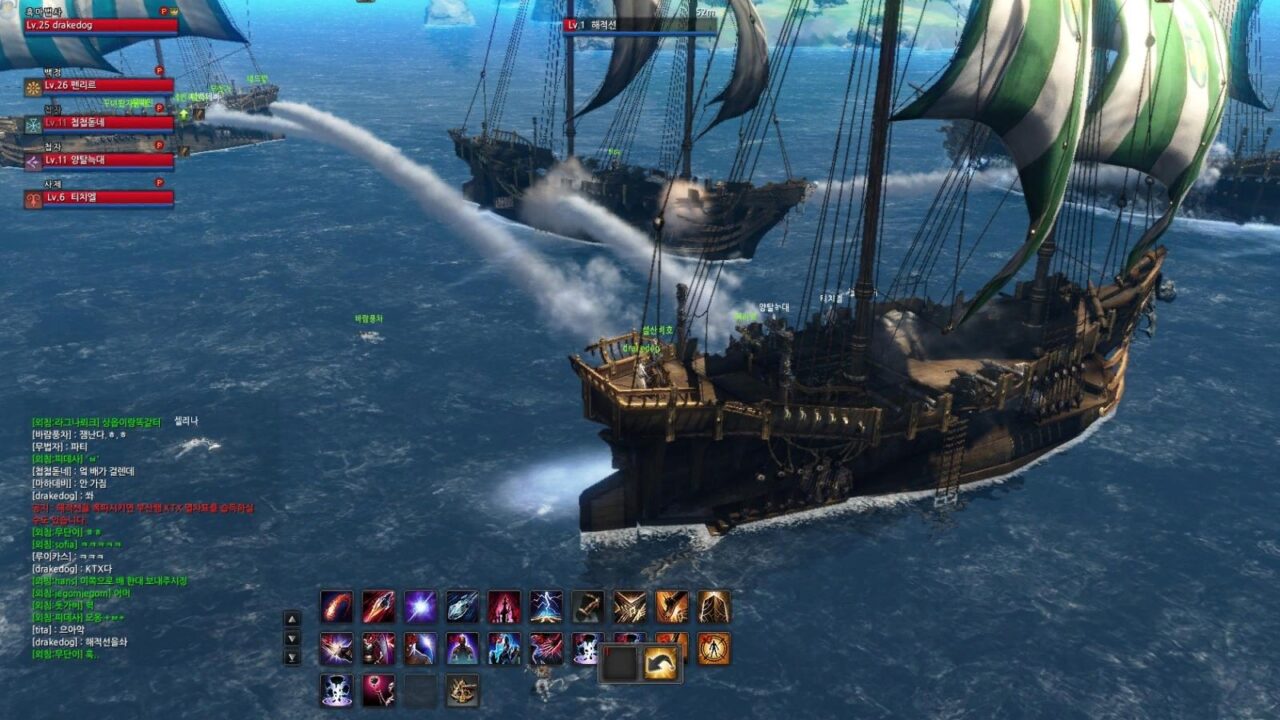The height and width of the screenshot is (720, 1280).
Task: Click 펜리르's sun-shaped class icon
Action: click(x=33, y=86)
